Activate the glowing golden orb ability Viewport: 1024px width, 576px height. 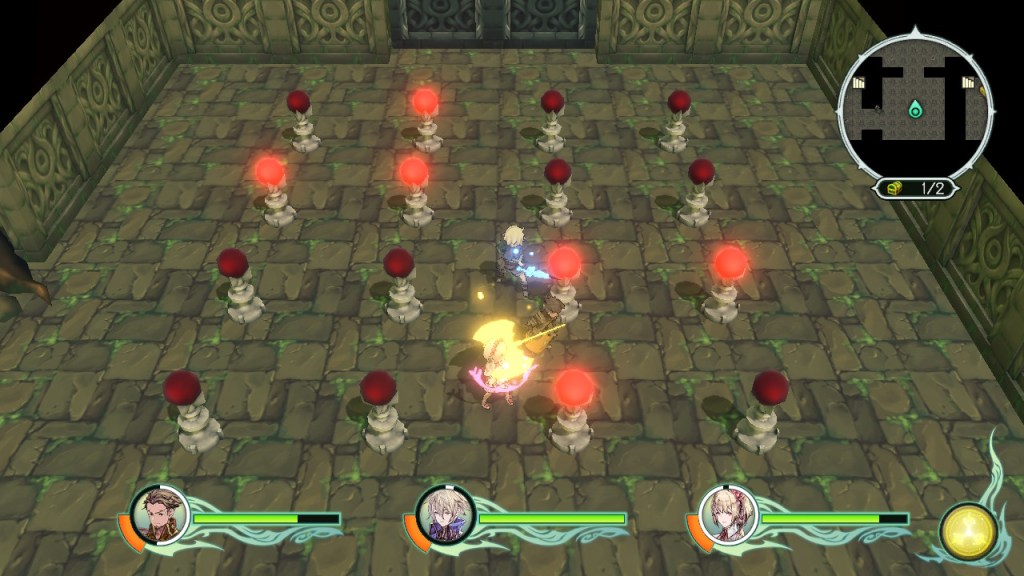click(x=967, y=531)
